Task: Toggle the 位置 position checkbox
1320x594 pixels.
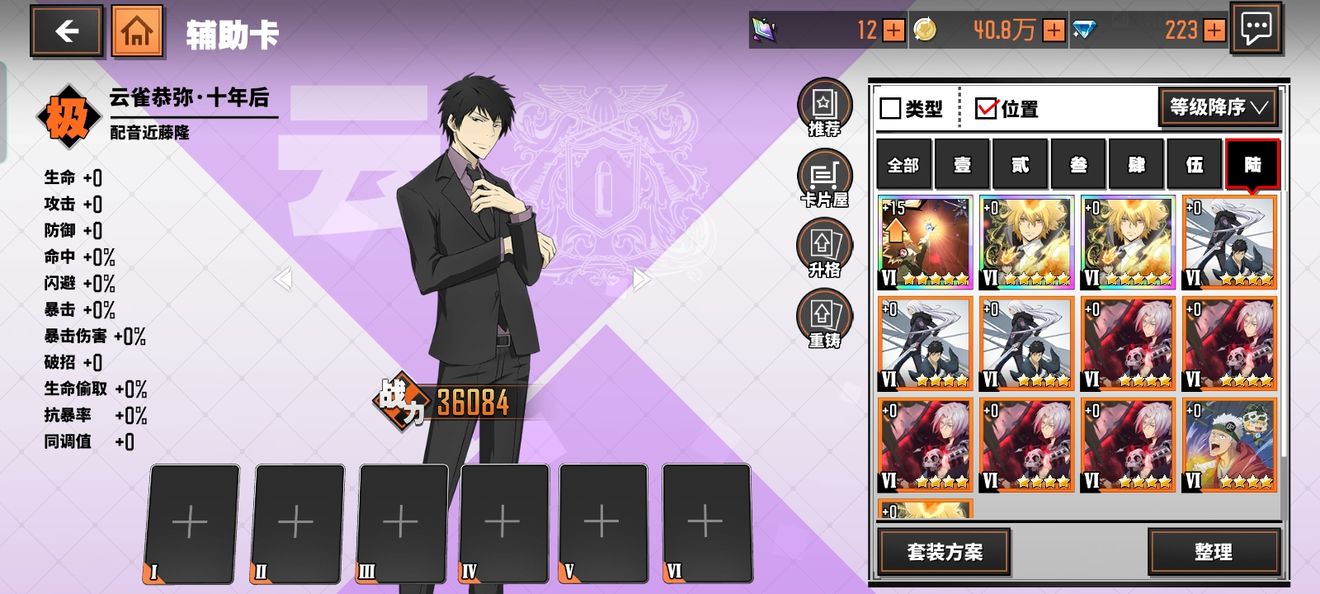Action: (x=987, y=108)
